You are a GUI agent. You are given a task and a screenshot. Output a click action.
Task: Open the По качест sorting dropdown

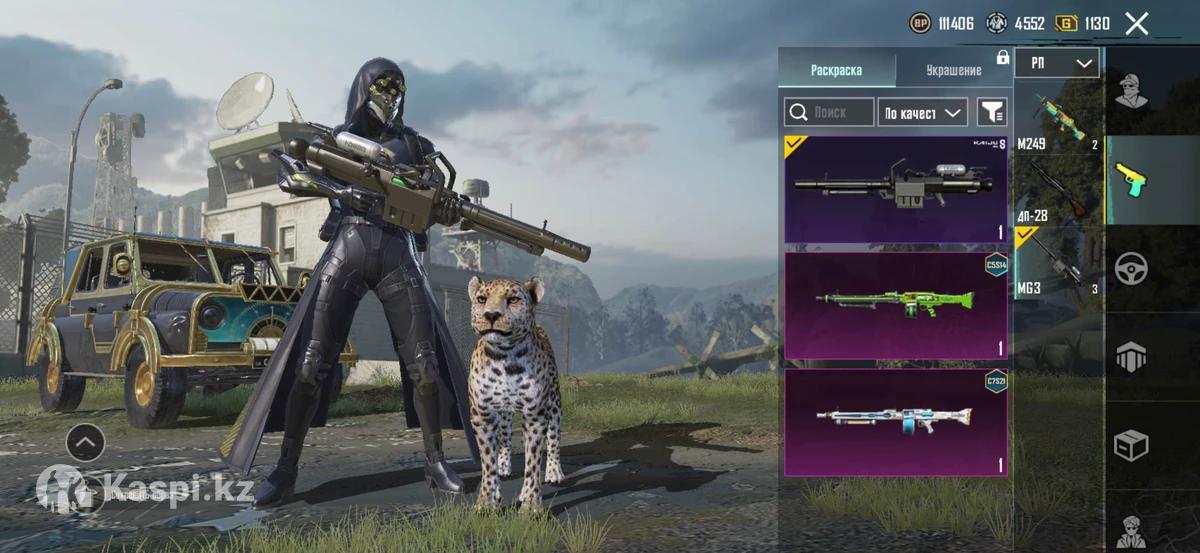pyautogui.click(x=922, y=113)
